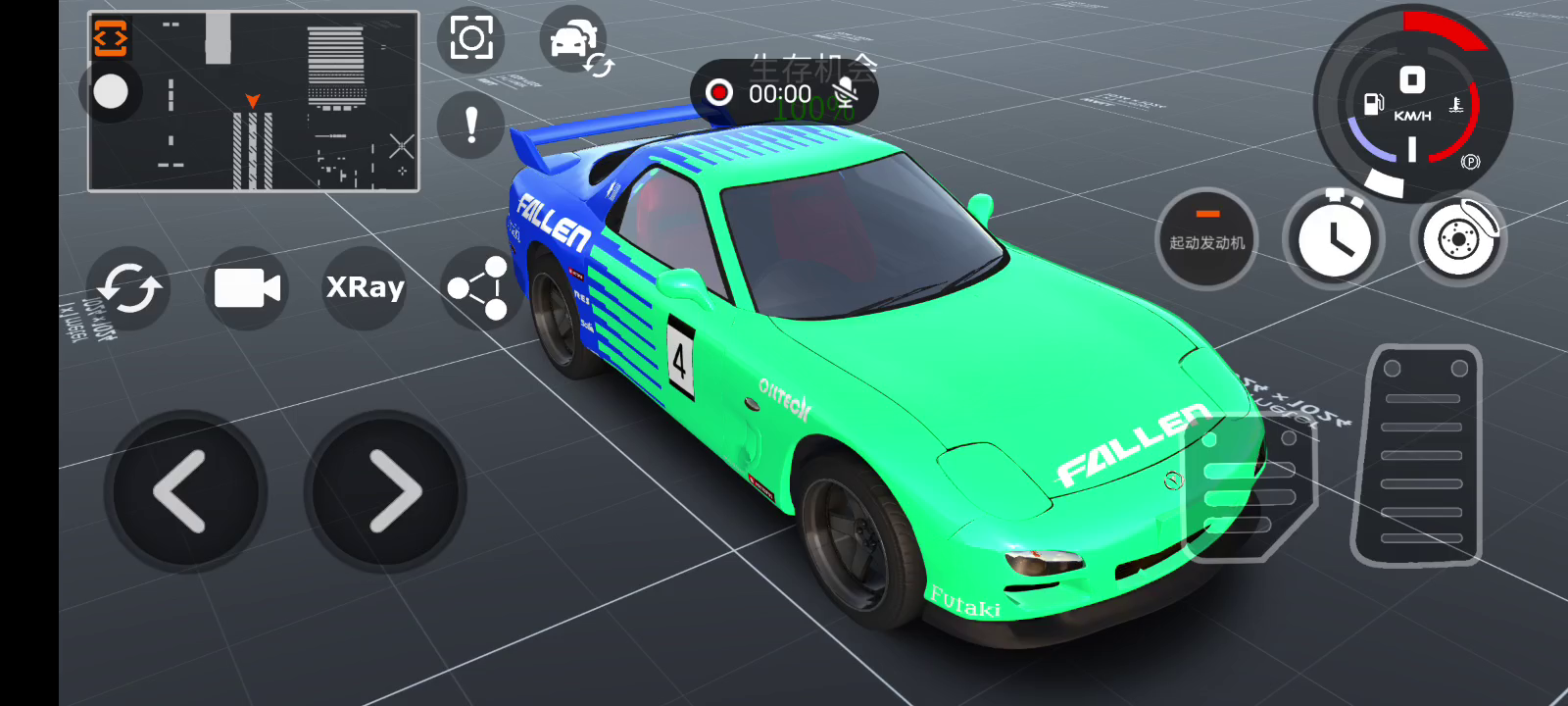
Task: Start the engine button
Action: (1206, 238)
